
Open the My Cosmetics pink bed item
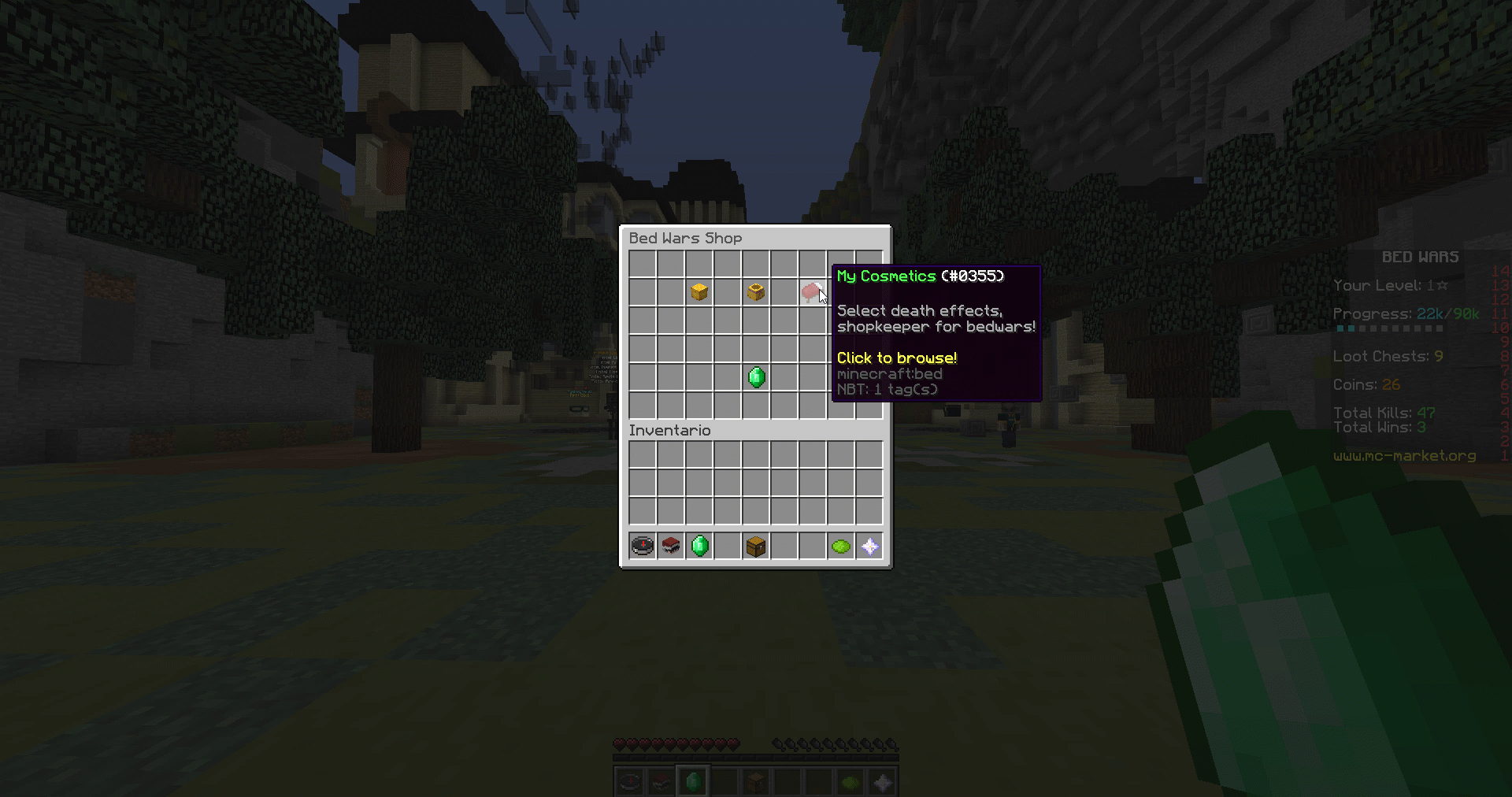click(x=812, y=292)
